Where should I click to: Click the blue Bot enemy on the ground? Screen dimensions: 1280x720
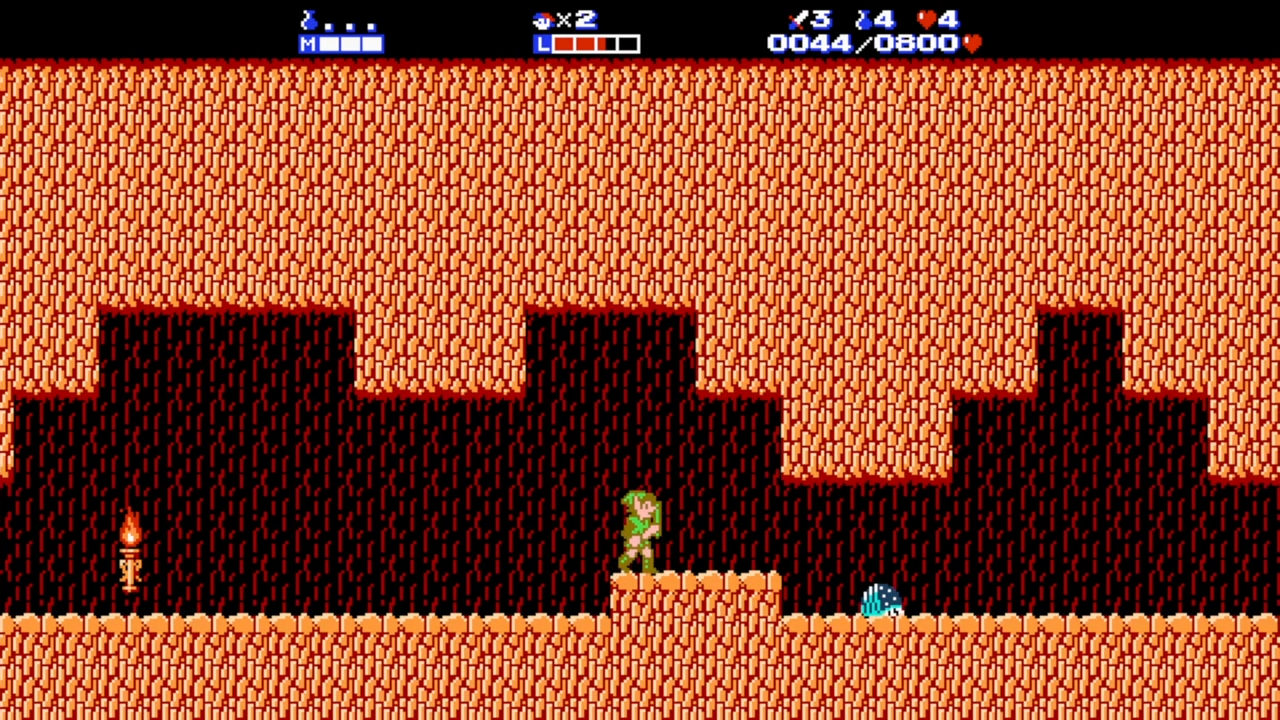click(880, 600)
